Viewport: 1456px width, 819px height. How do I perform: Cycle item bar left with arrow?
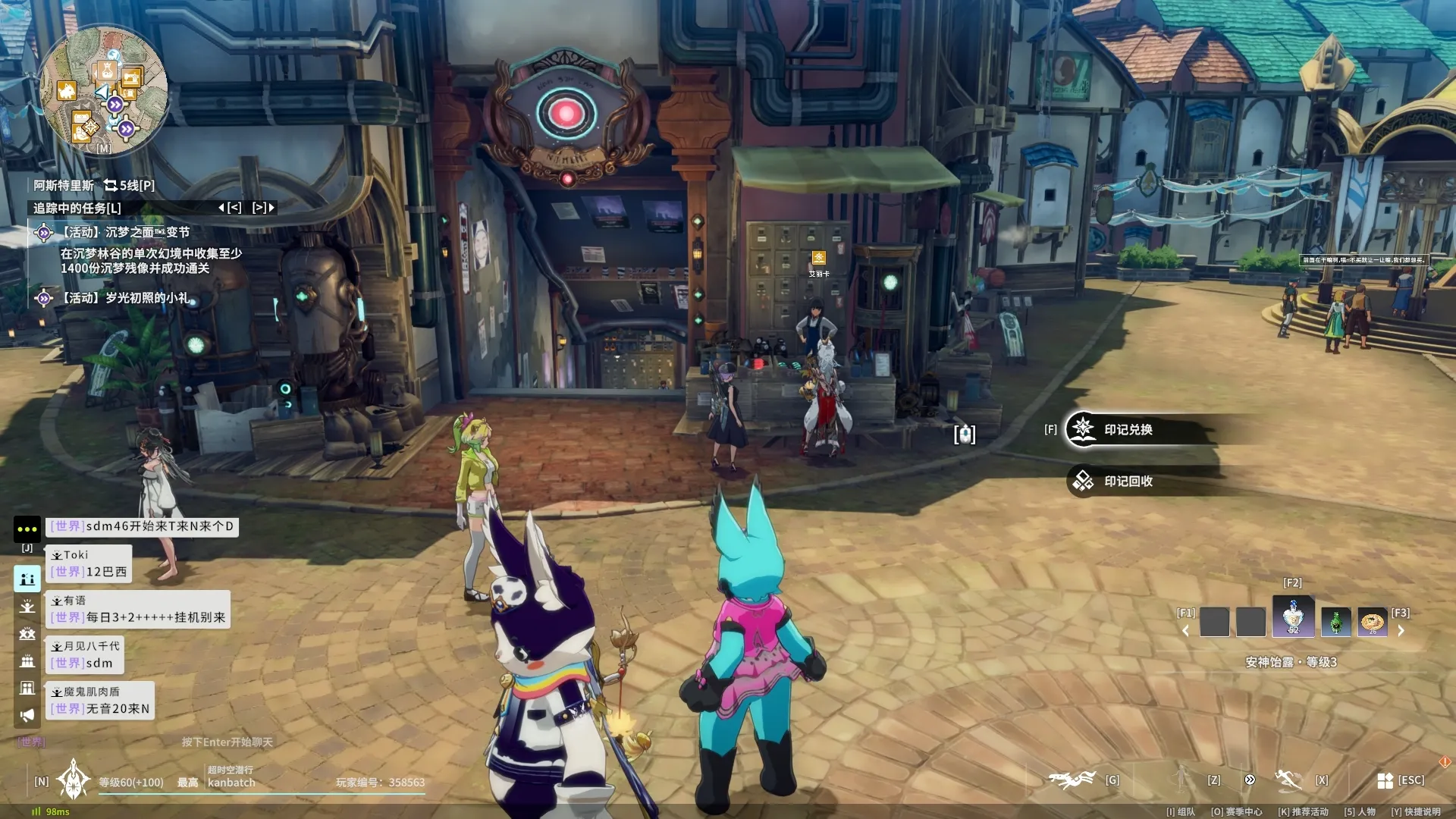(1185, 630)
